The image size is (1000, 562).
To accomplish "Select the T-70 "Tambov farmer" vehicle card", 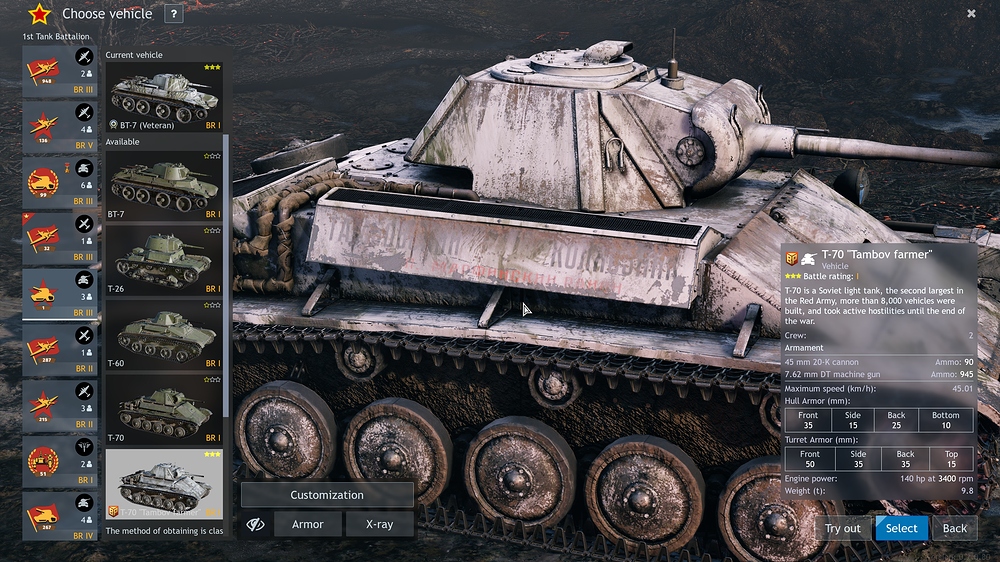I will (164, 484).
